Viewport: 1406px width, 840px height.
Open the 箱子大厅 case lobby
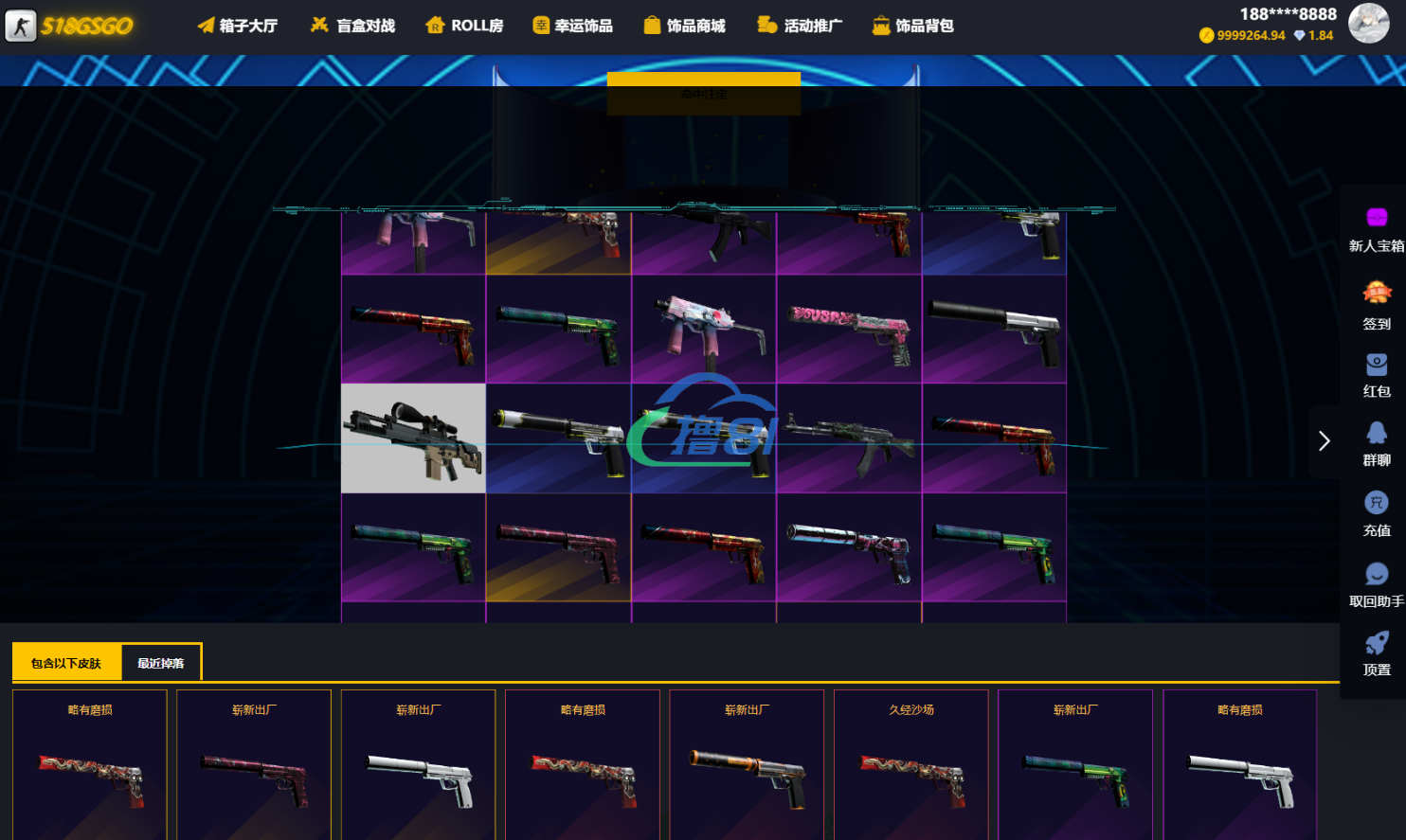(237, 26)
